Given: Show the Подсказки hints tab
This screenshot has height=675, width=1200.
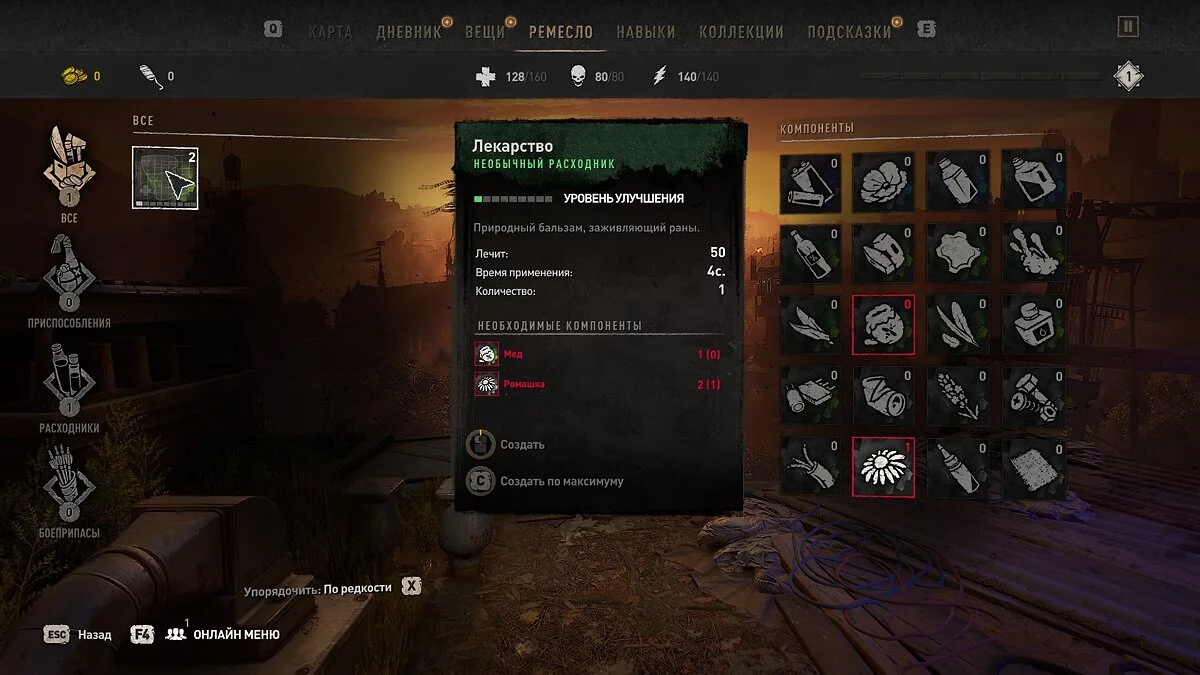Looking at the screenshot, I should [849, 31].
